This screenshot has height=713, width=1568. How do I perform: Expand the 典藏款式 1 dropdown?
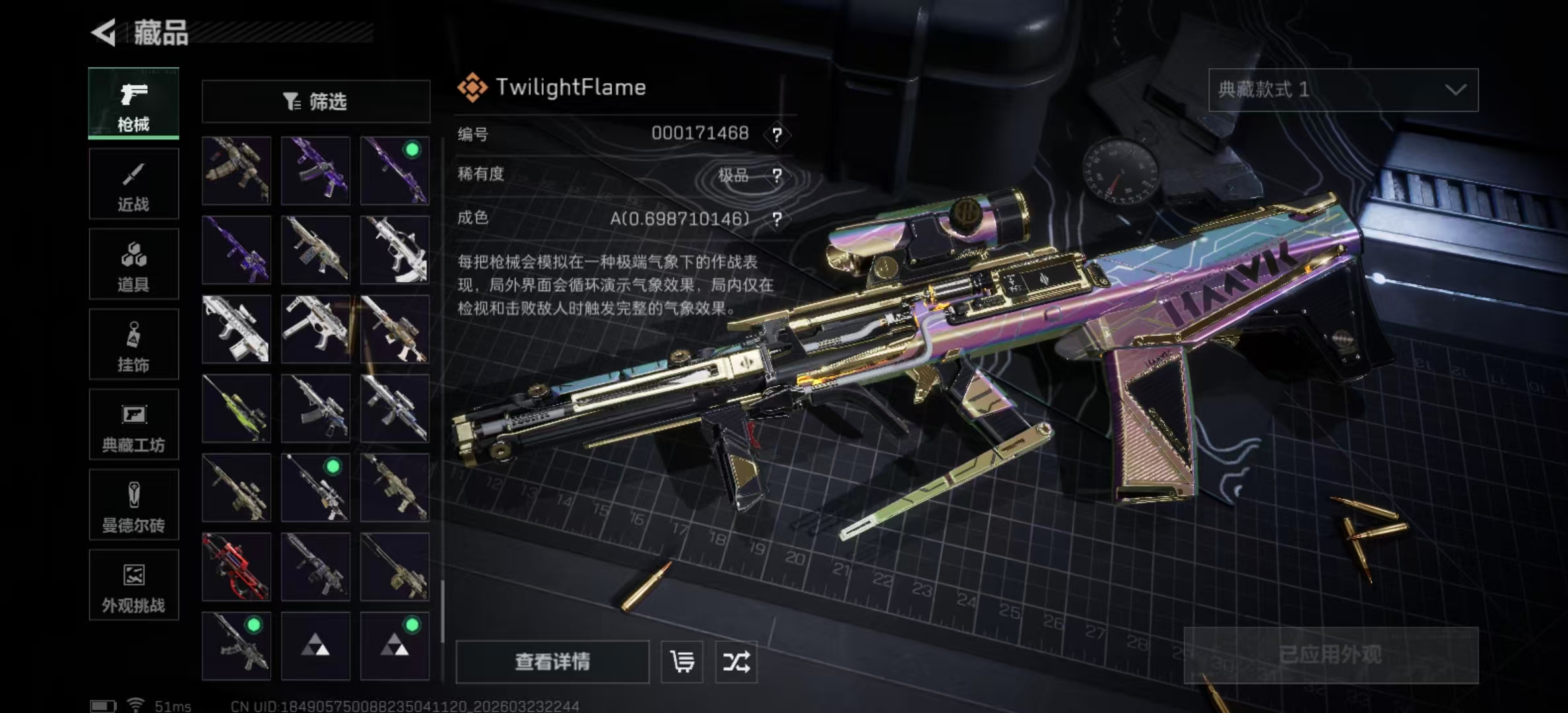tap(1343, 90)
